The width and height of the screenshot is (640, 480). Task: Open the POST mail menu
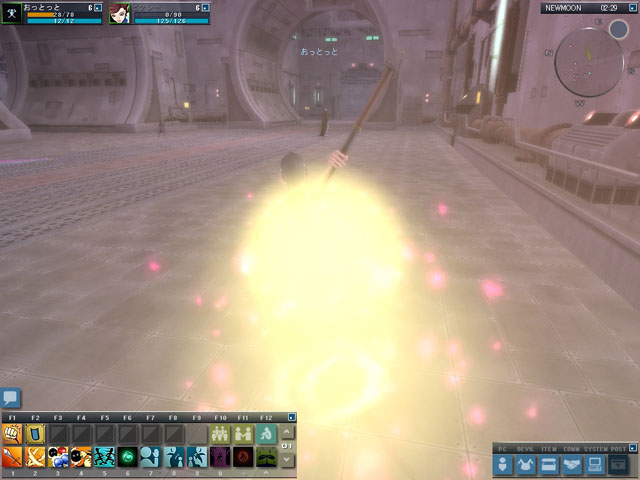[x=618, y=464]
